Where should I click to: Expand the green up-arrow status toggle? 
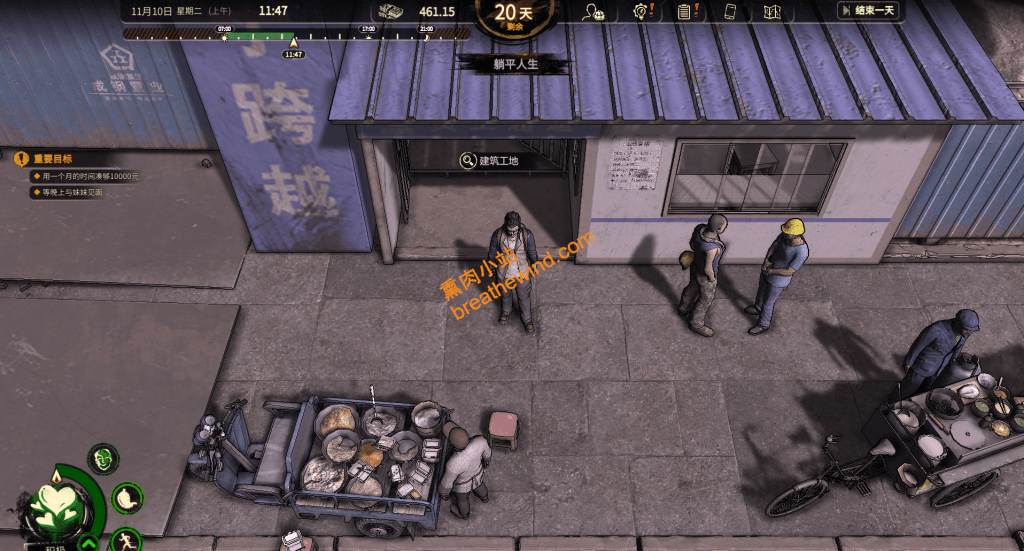pos(88,543)
